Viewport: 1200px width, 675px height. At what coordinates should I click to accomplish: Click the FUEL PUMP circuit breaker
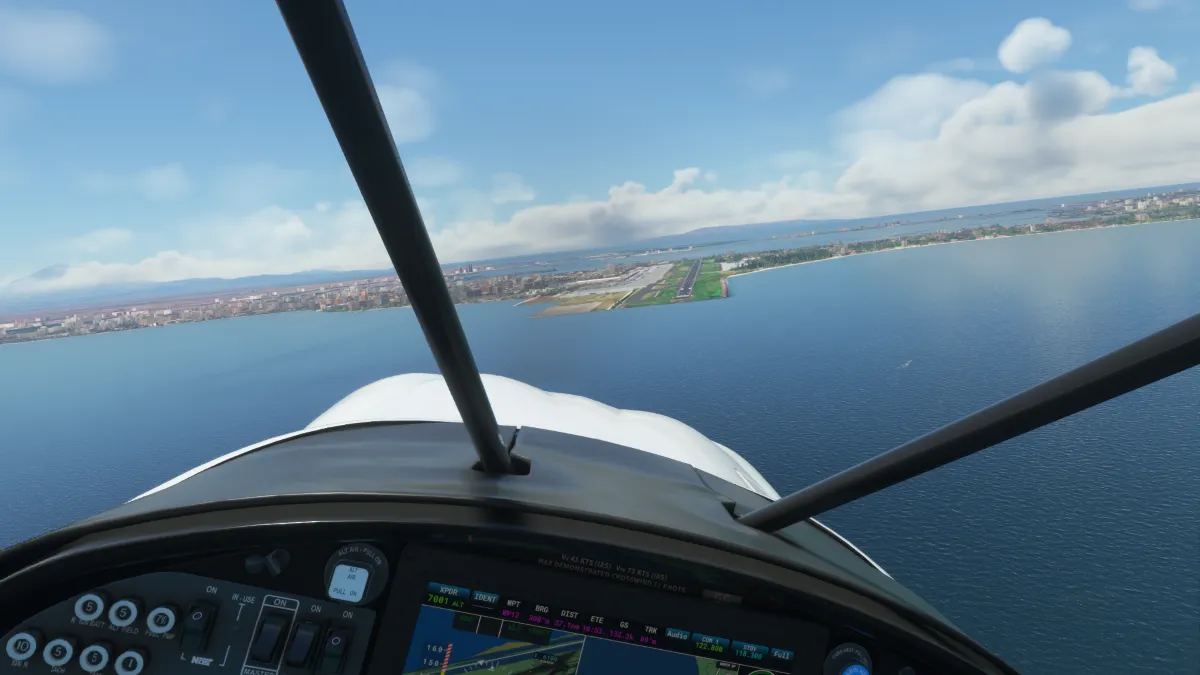[x=161, y=620]
